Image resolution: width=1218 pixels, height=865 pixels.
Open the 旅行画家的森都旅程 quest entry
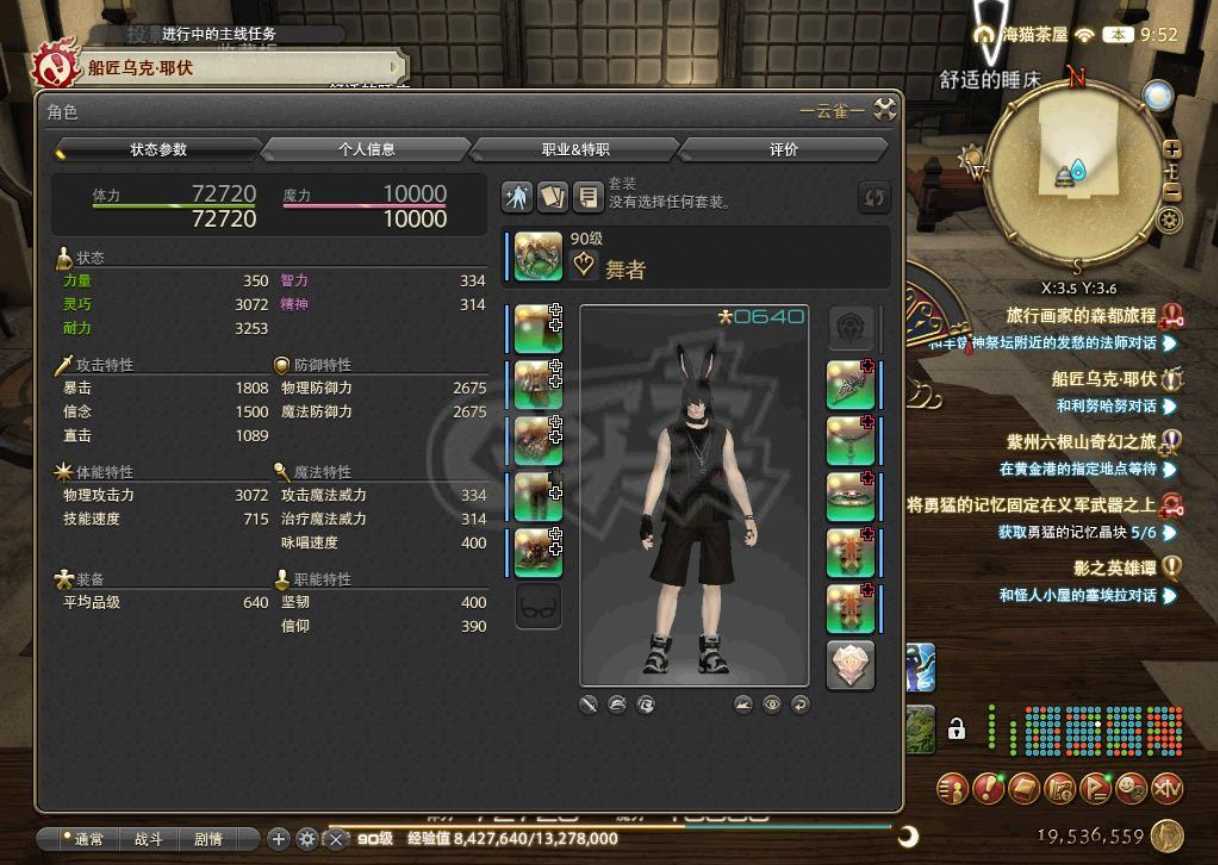pyautogui.click(x=1081, y=316)
